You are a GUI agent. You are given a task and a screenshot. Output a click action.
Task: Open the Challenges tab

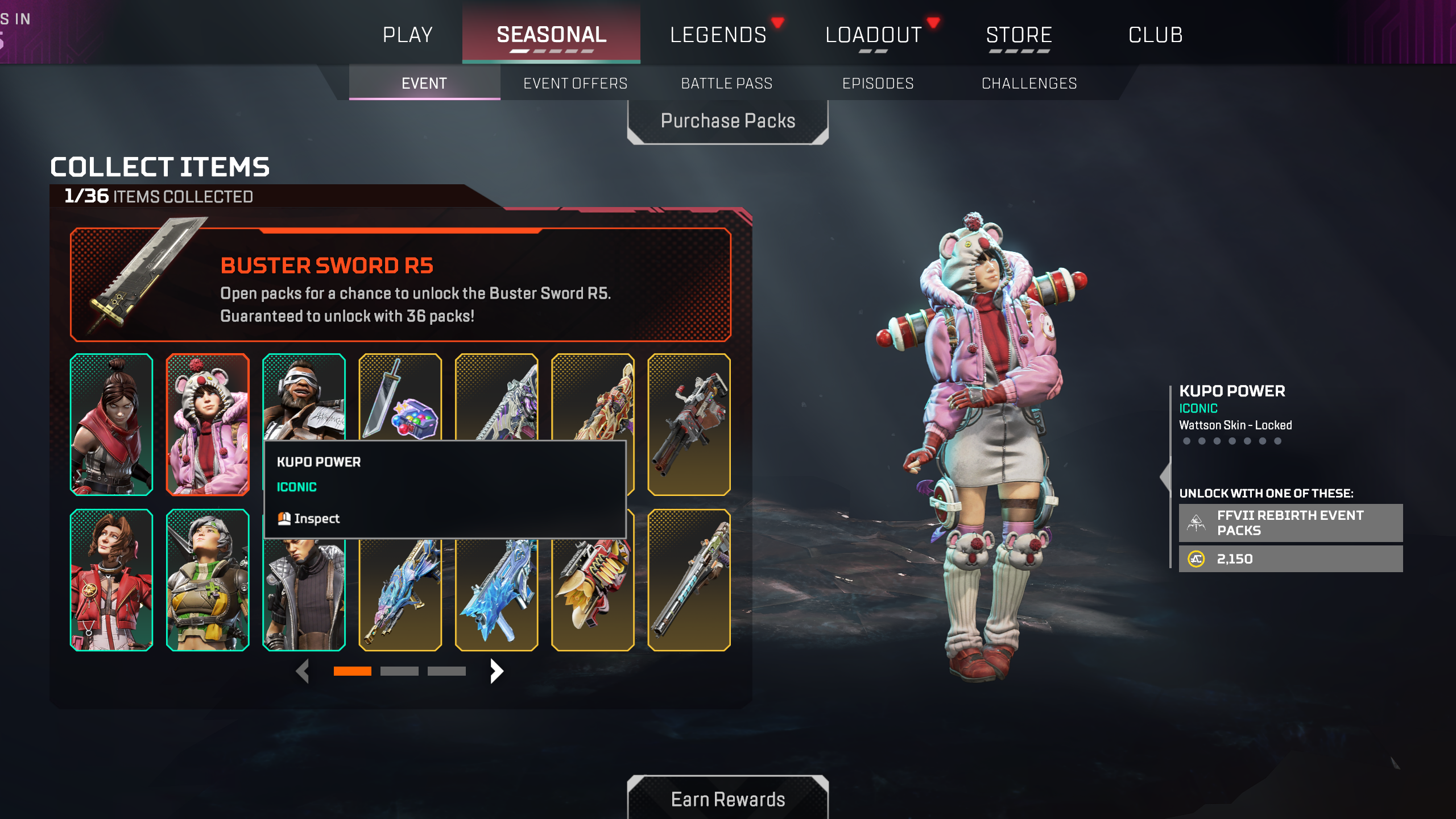pos(1029,83)
